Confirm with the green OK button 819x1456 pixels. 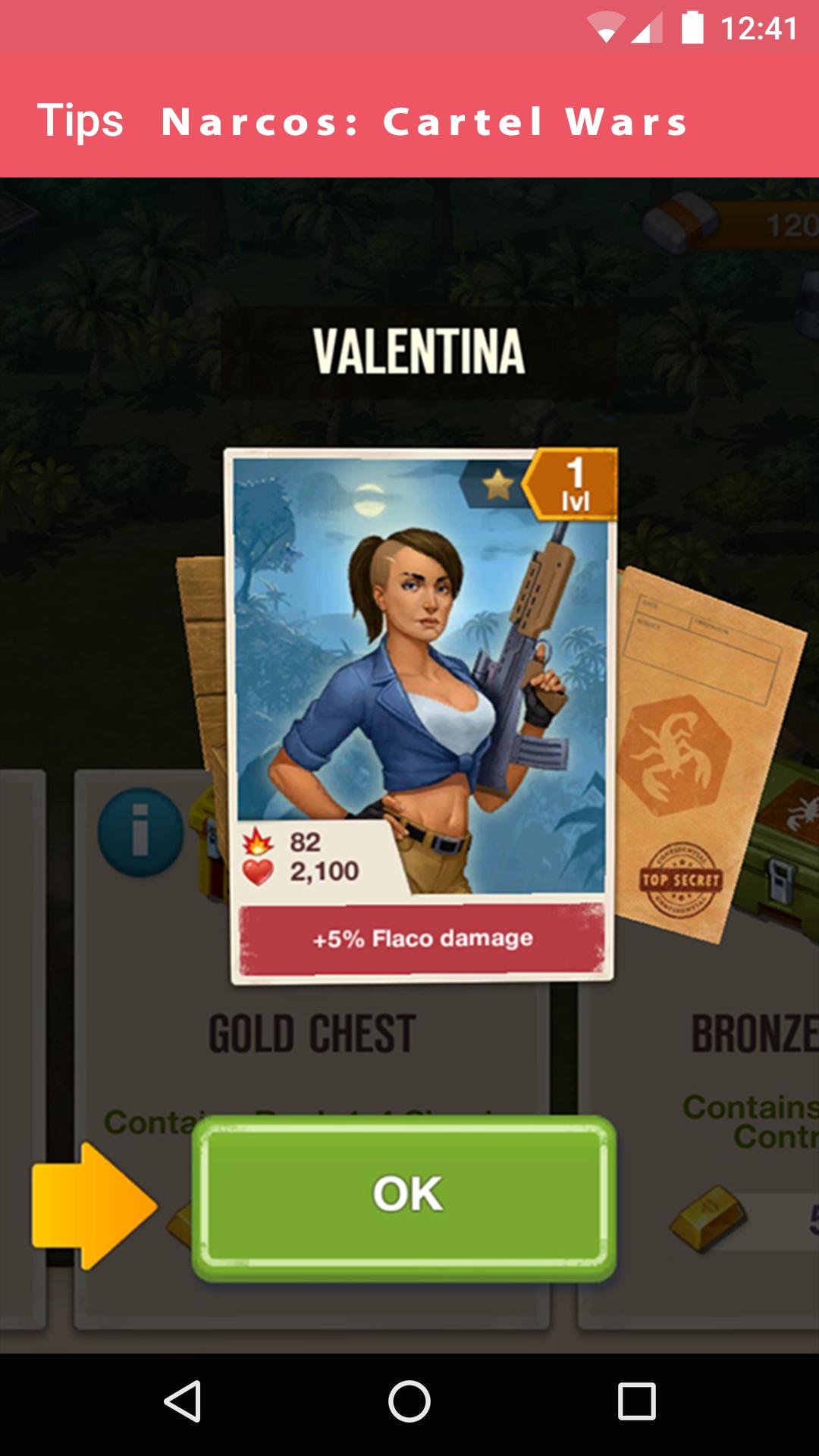tap(404, 1197)
